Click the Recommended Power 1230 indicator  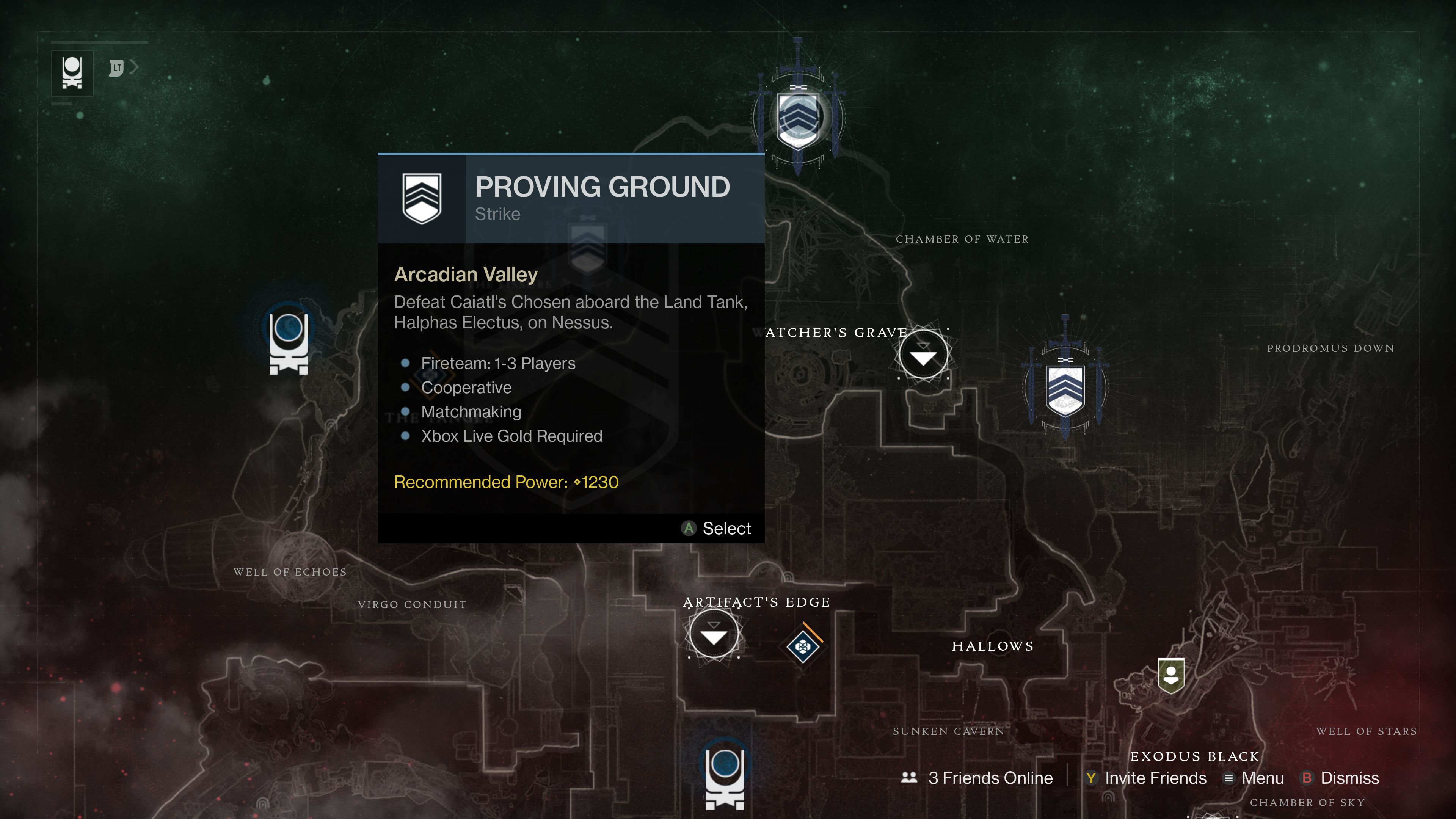(506, 482)
